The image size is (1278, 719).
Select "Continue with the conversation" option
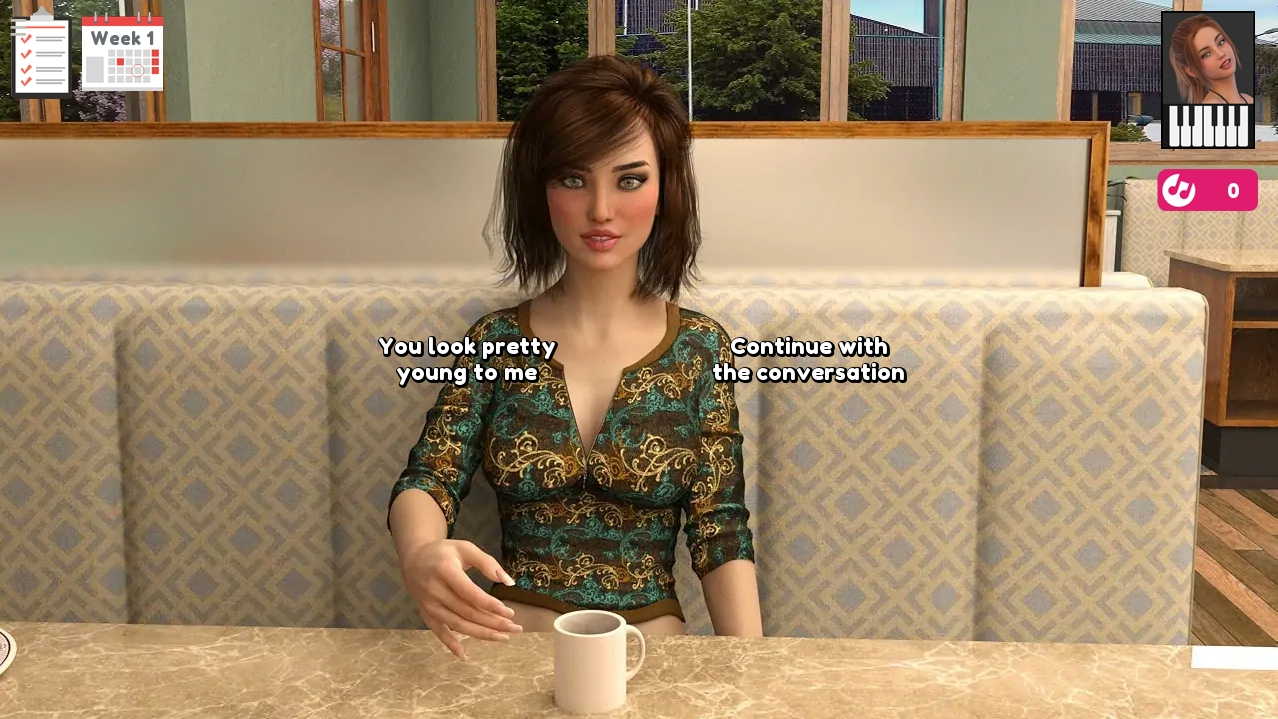pos(809,360)
